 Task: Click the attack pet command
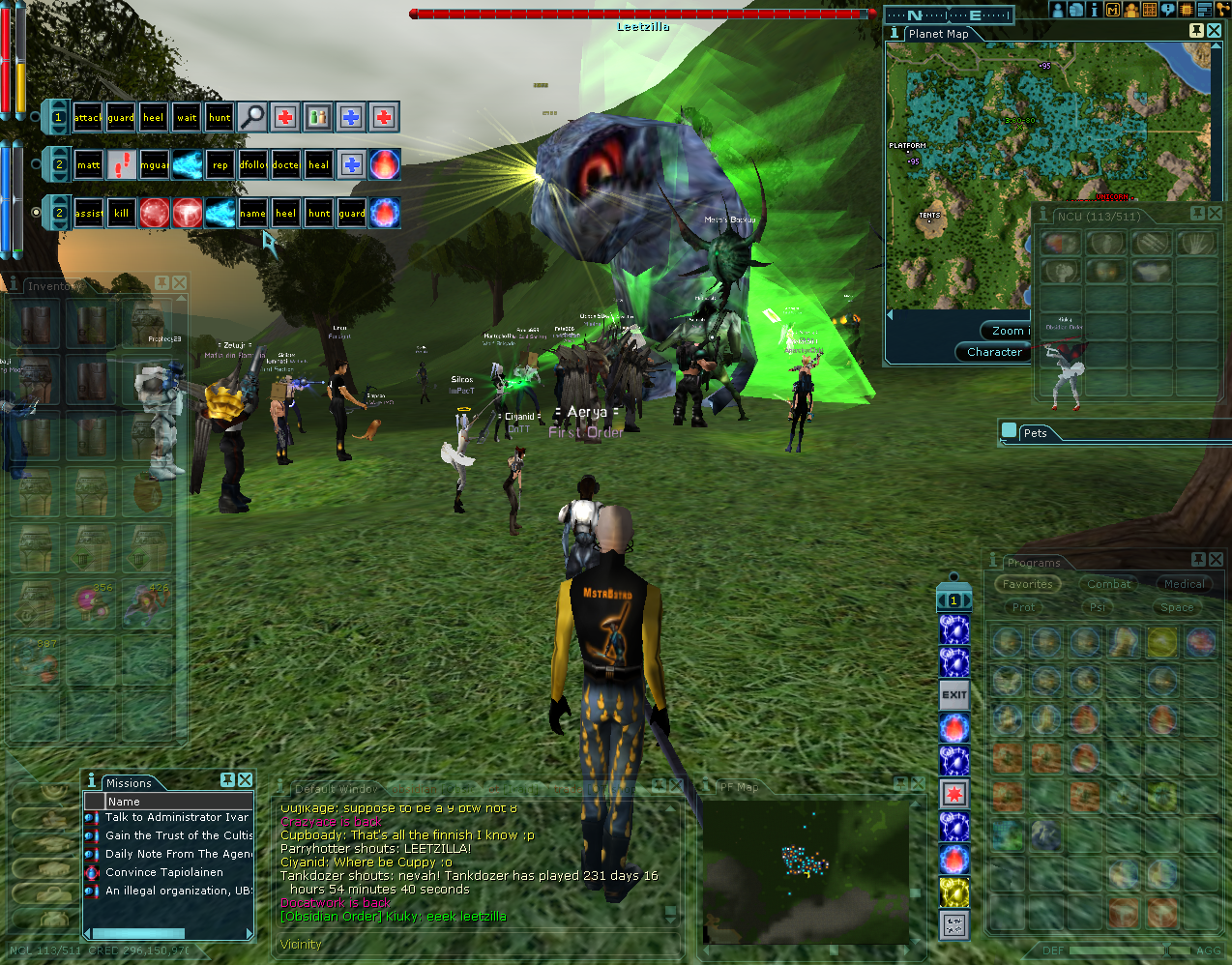(x=88, y=118)
